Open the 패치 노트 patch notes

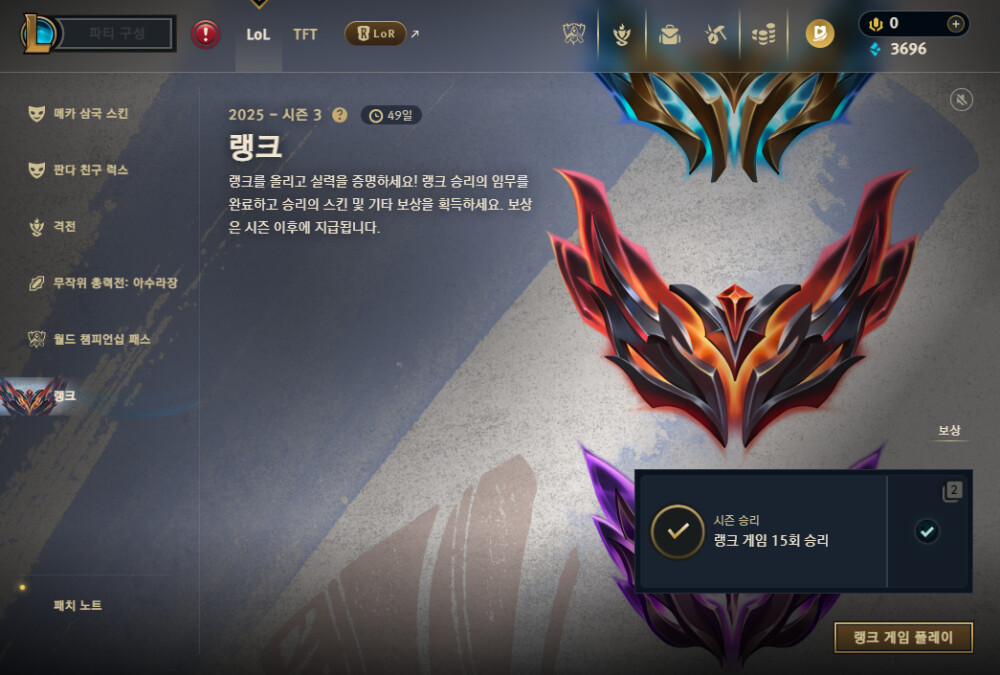click(78, 605)
